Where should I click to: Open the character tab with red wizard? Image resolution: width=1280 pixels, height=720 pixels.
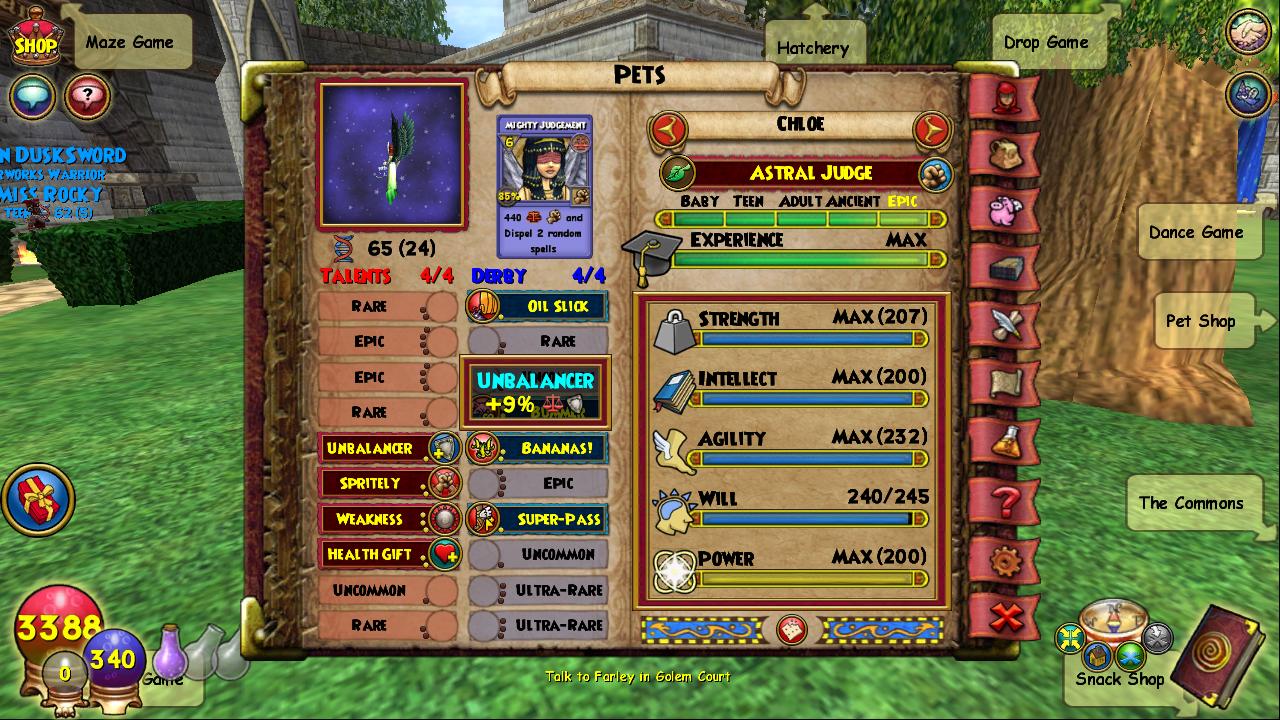(1004, 96)
